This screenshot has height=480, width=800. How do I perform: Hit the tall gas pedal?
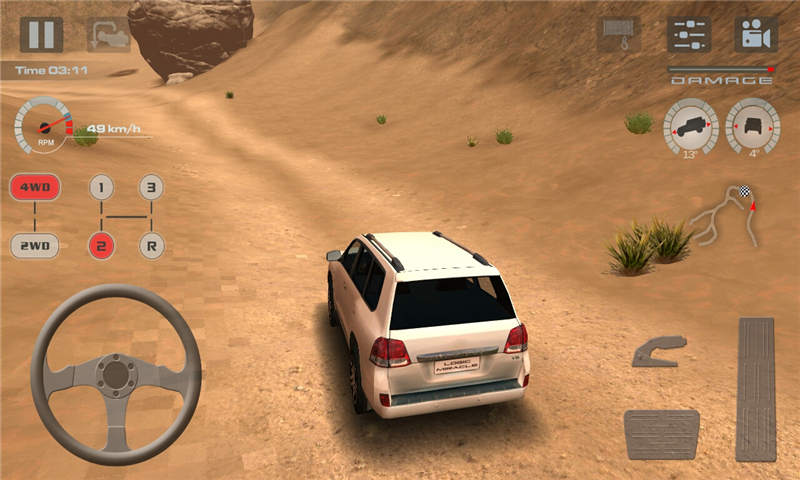point(755,388)
